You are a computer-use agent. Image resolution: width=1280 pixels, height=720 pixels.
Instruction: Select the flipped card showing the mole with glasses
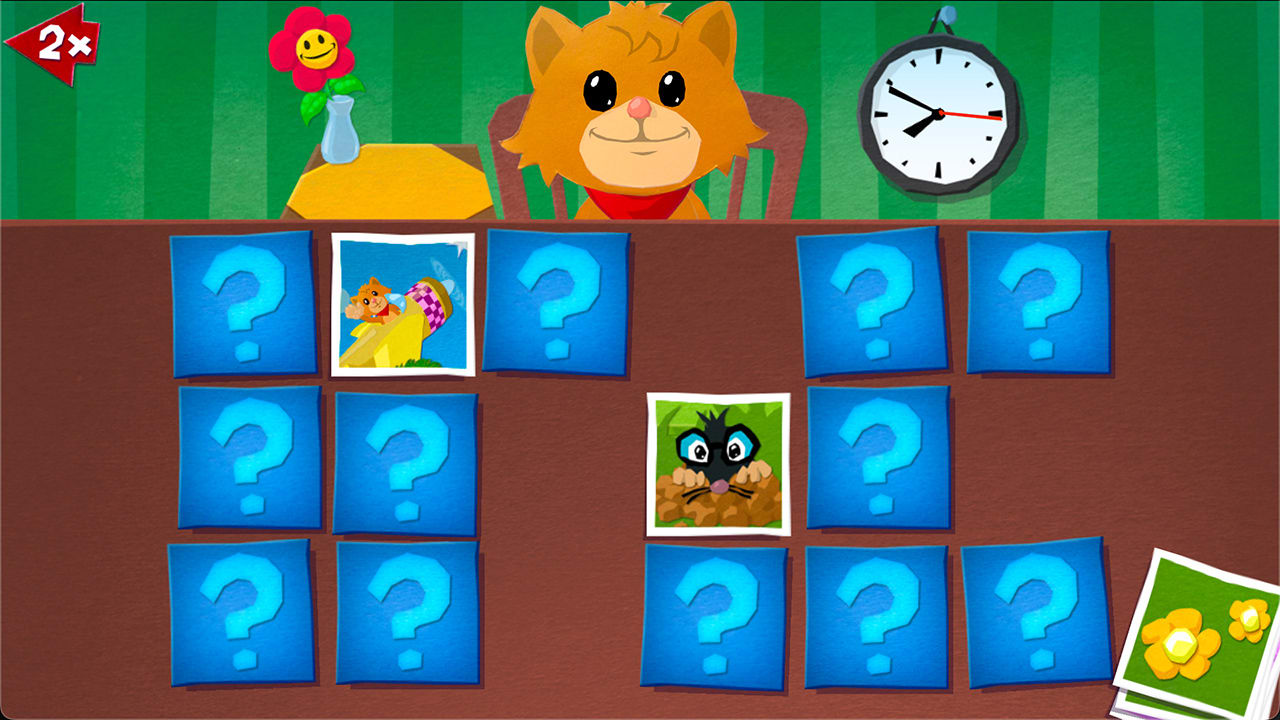[x=720, y=465]
